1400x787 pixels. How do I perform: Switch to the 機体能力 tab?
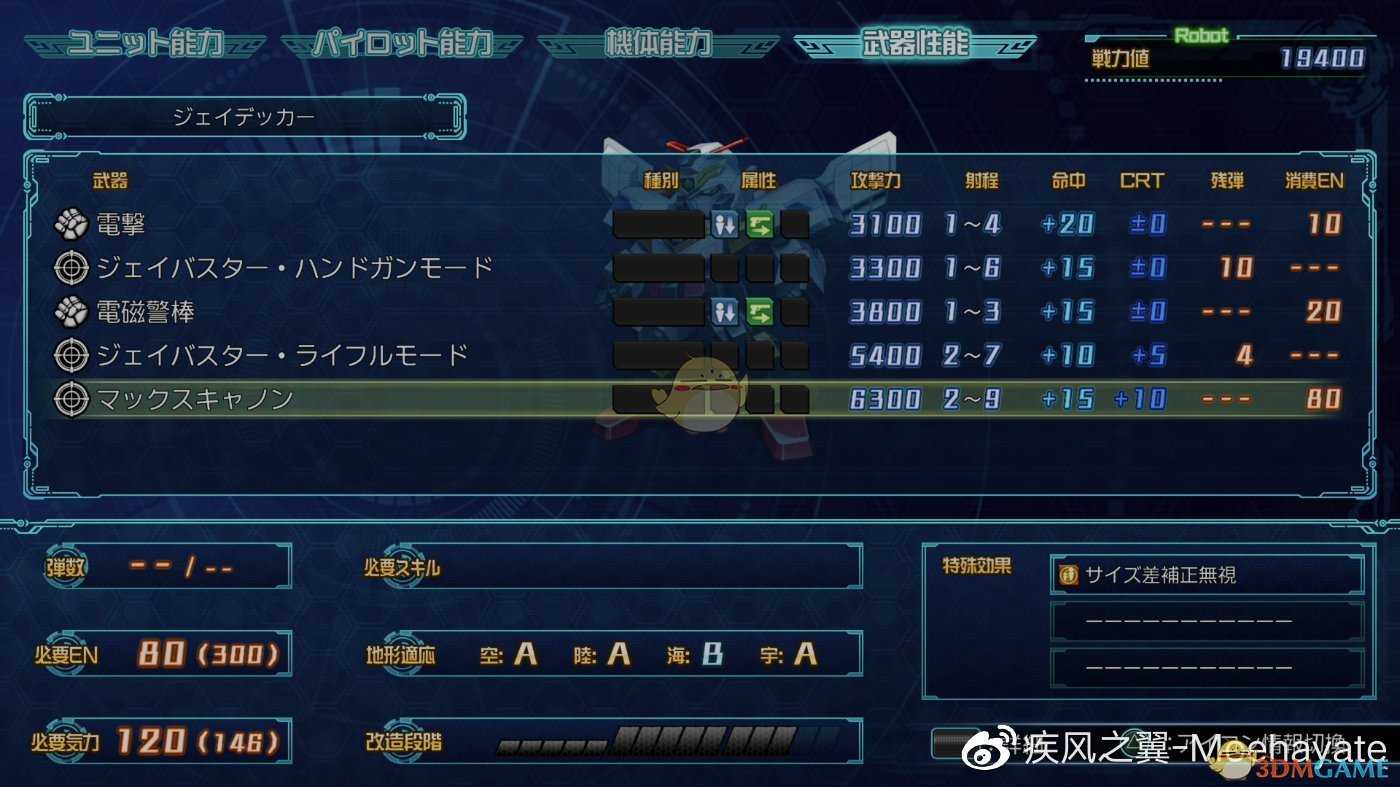(660, 43)
